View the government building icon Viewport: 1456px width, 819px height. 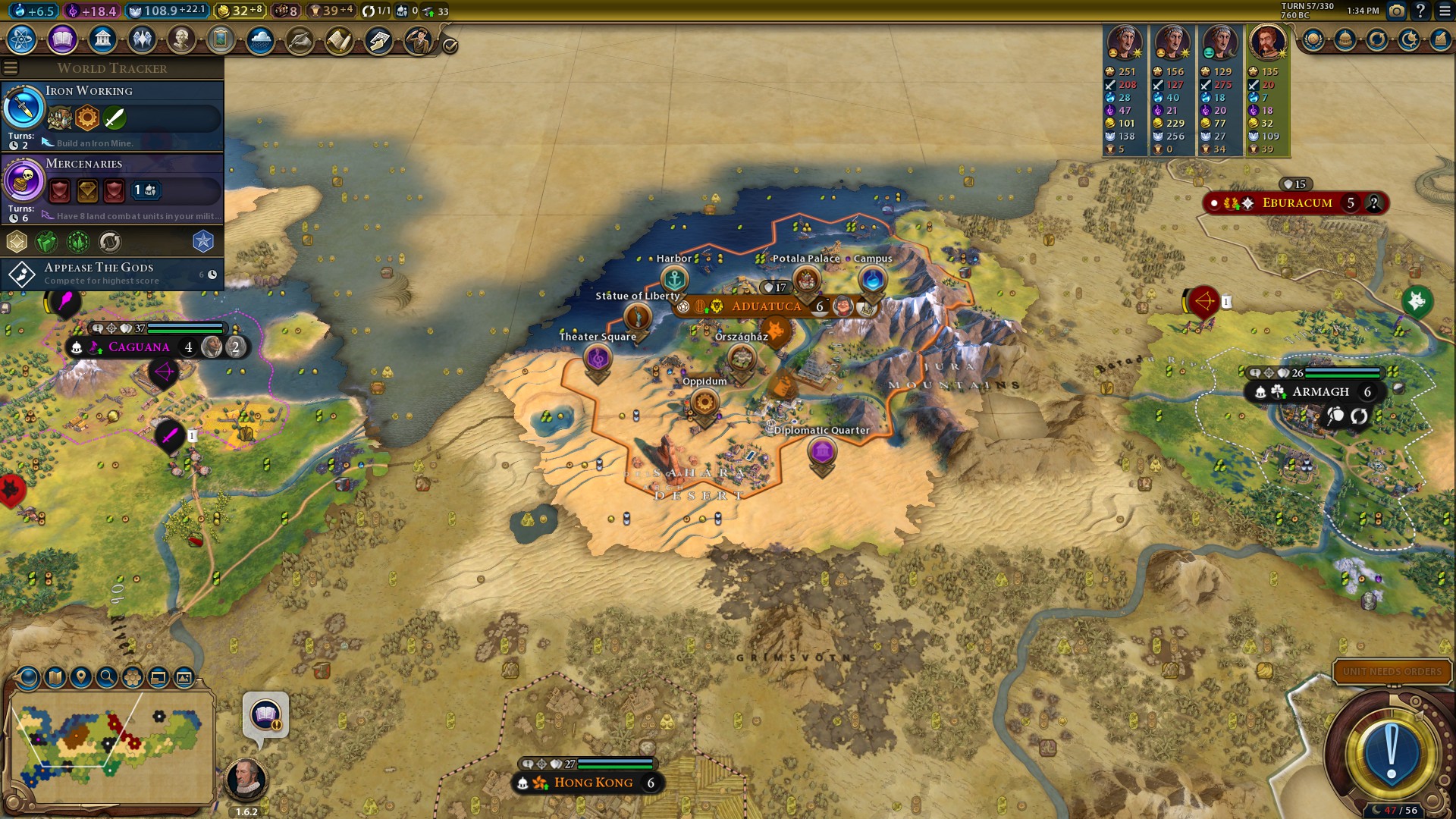tap(102, 39)
